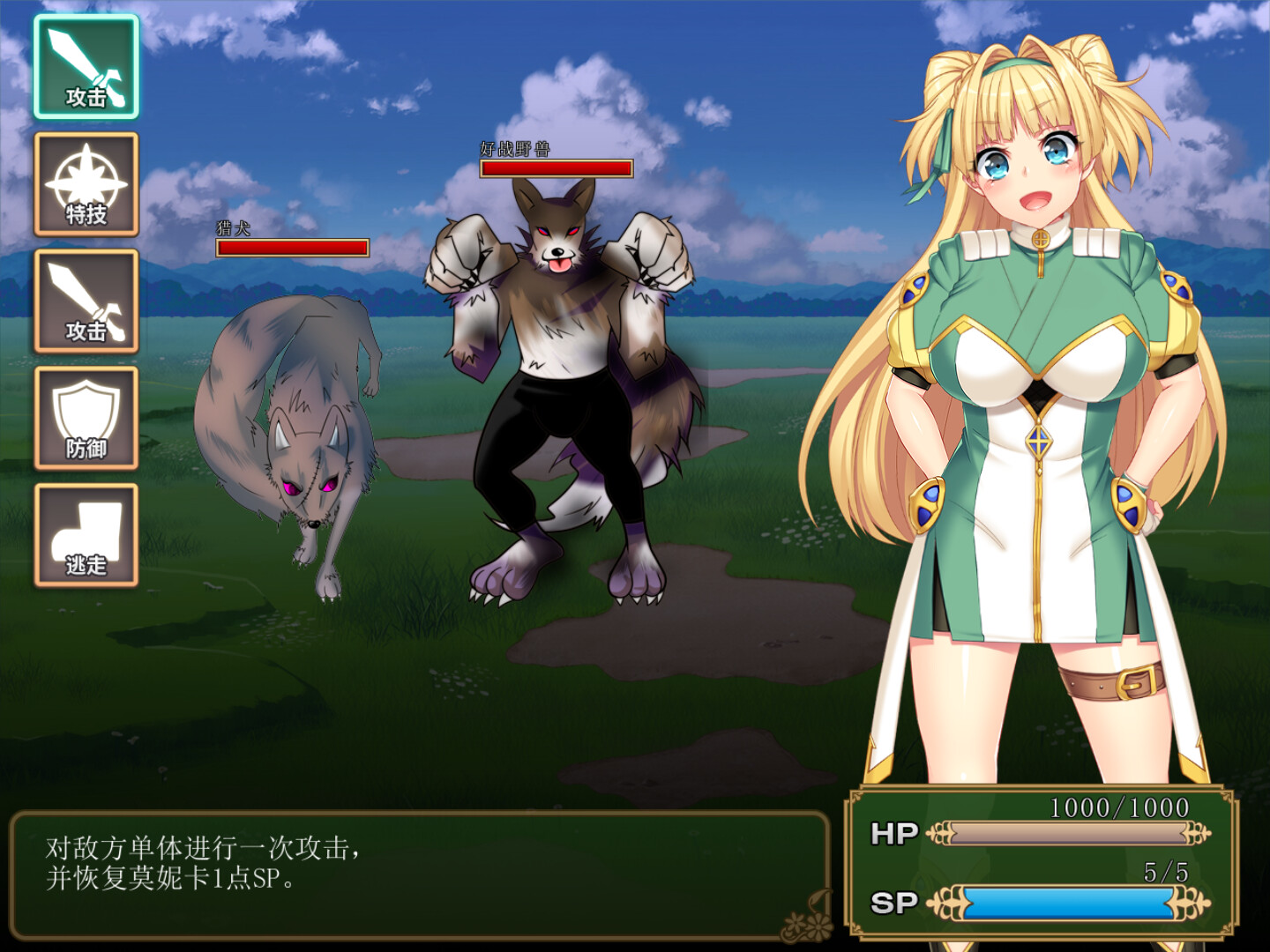Click the shield icon on the defend button
This screenshot has height=952, width=1270.
coord(86,407)
